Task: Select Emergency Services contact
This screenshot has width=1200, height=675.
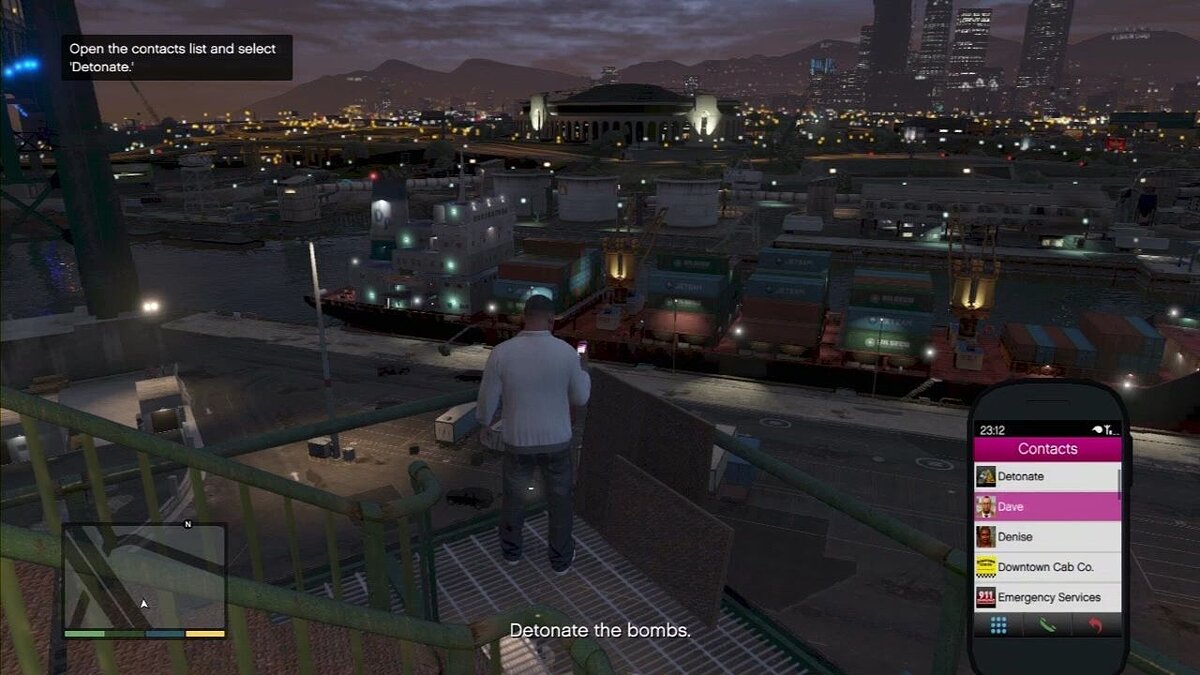Action: pyautogui.click(x=1045, y=597)
